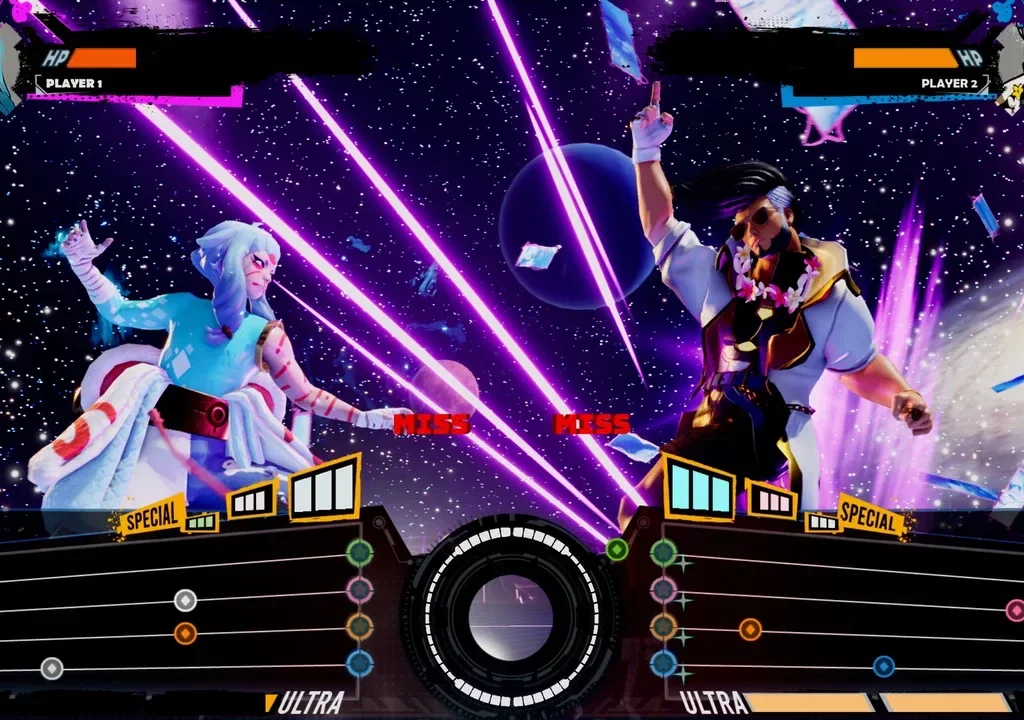Tap Player 2's green lane target
Image resolution: width=1024 pixels, height=720 pixels.
click(663, 551)
